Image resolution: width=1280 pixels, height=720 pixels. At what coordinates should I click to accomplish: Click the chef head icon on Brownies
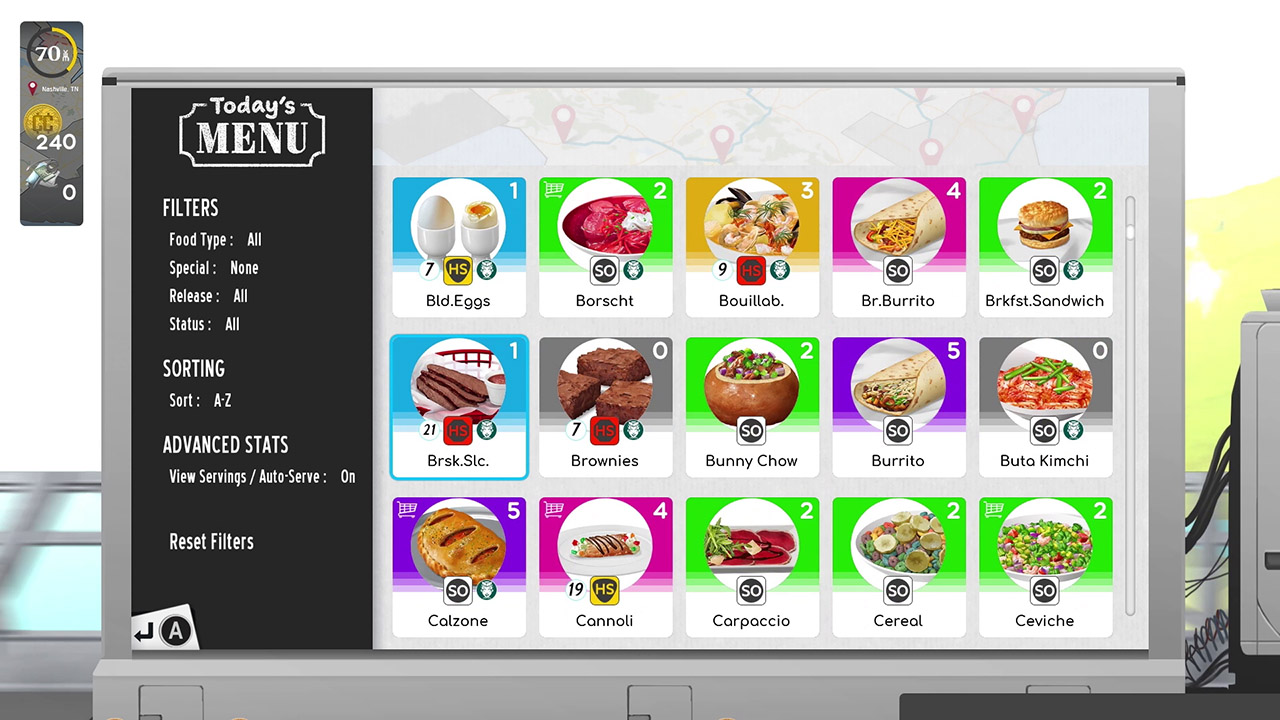[633, 430]
